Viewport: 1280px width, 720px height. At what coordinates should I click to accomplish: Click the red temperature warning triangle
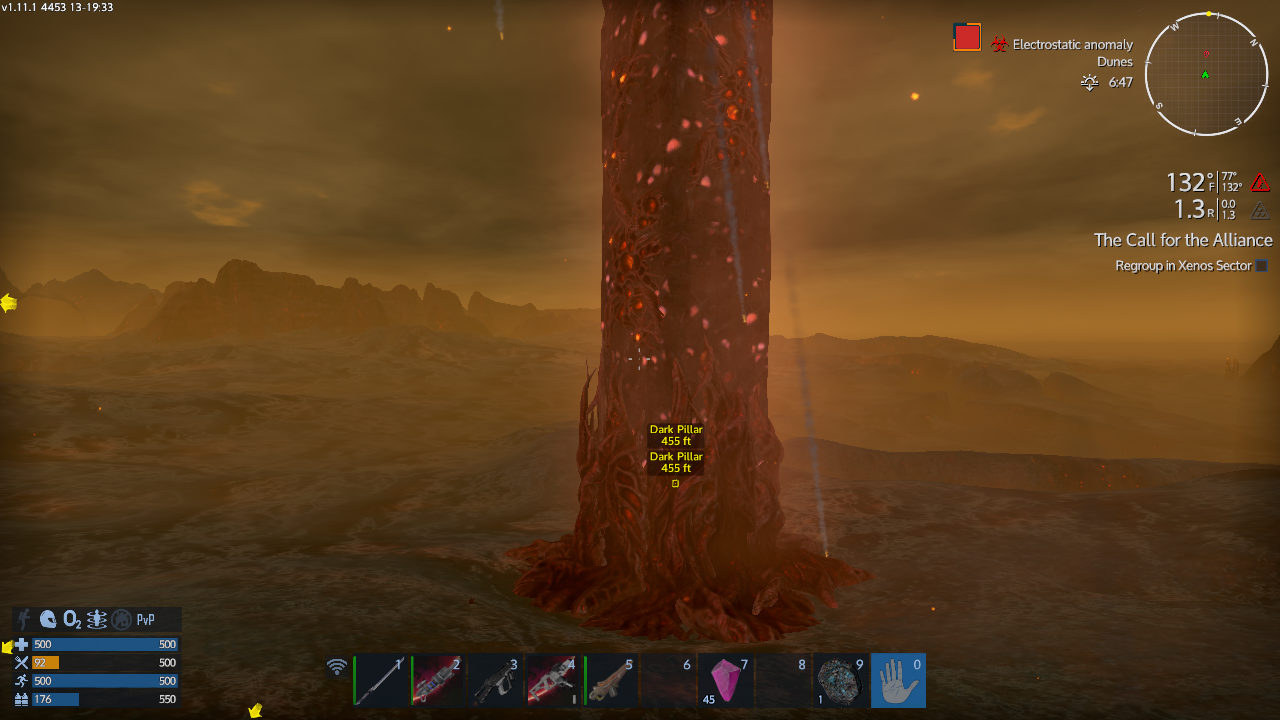1260,183
